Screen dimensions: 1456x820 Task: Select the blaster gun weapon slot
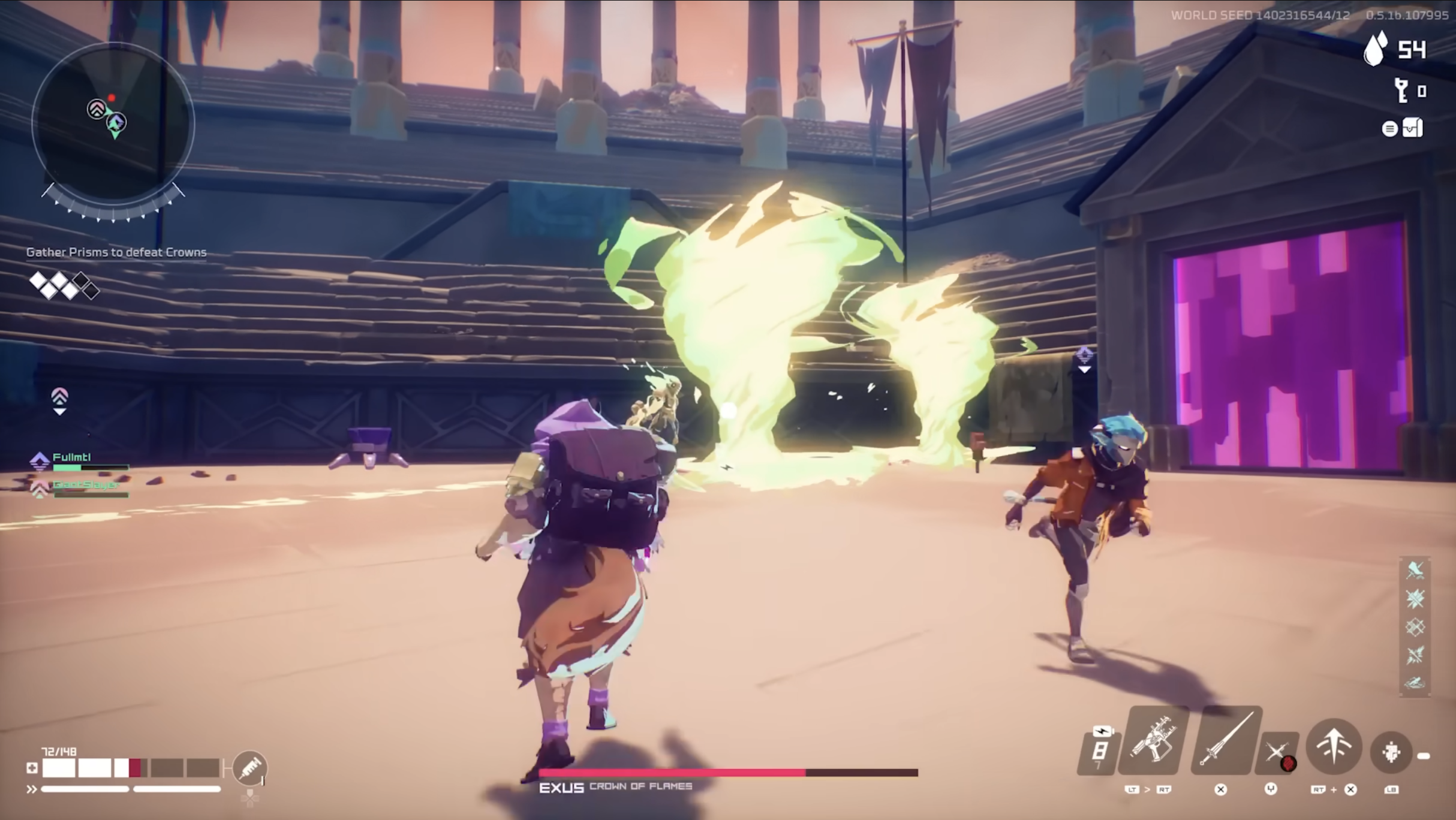tap(1153, 743)
